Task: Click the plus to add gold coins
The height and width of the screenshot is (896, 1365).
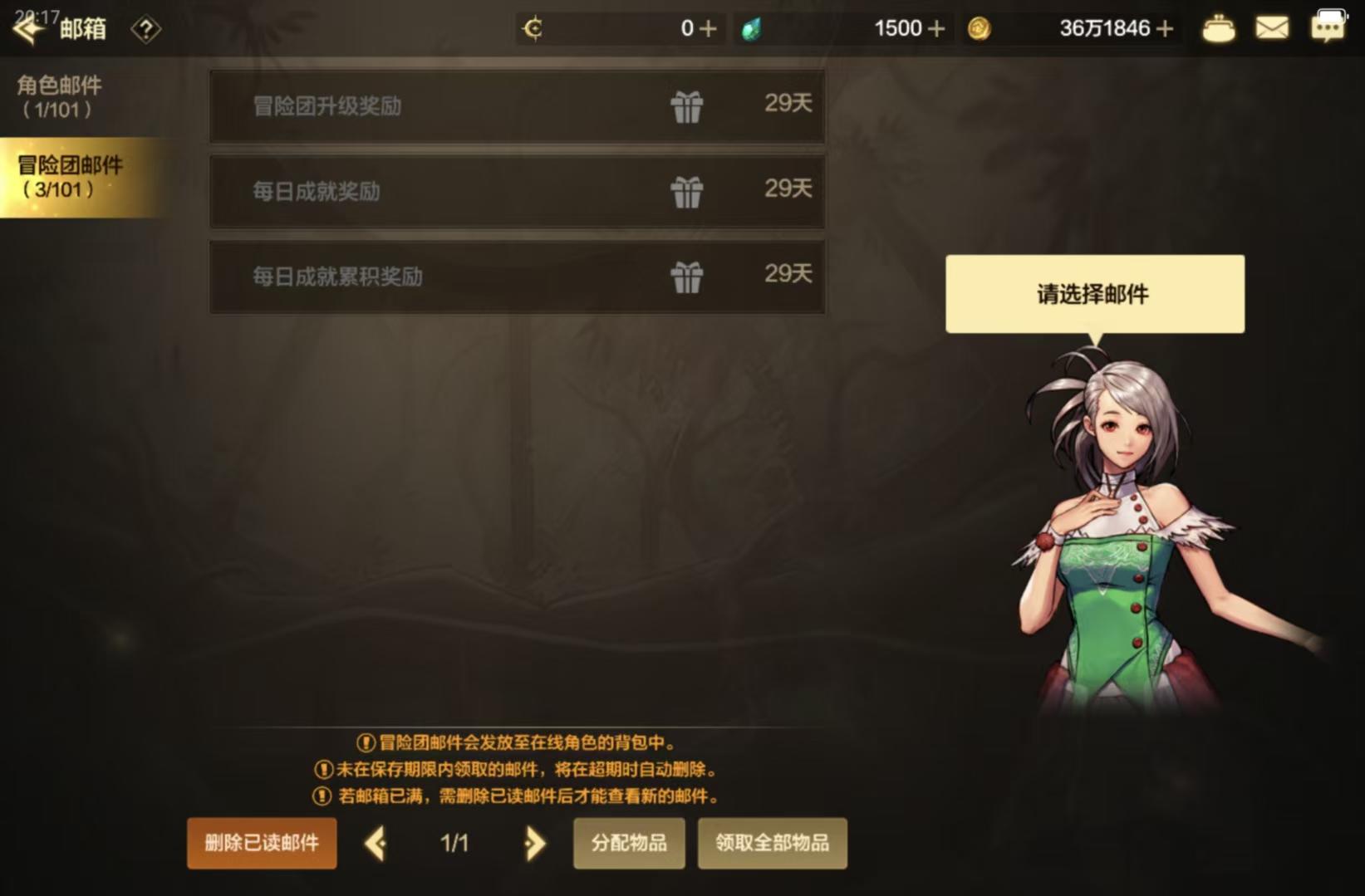Action: click(x=1166, y=27)
